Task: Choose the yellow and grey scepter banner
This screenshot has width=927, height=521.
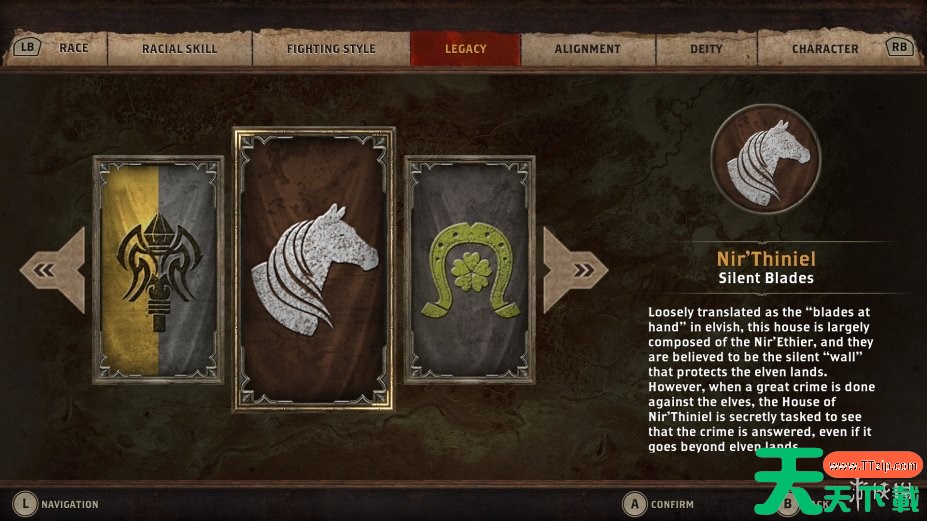Action: [x=159, y=270]
